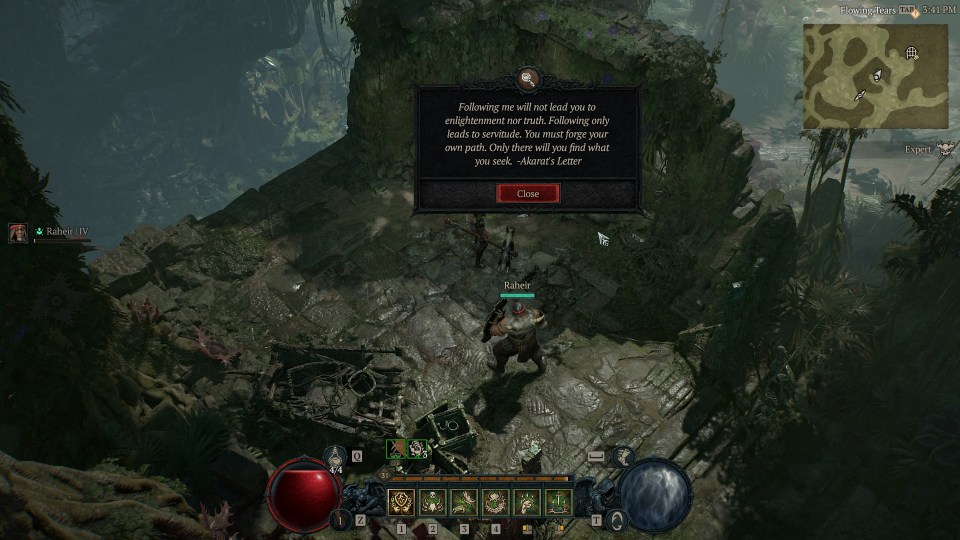Activate the raised hand skill slot
Viewport: 960px width, 540px height.
(x=526, y=501)
